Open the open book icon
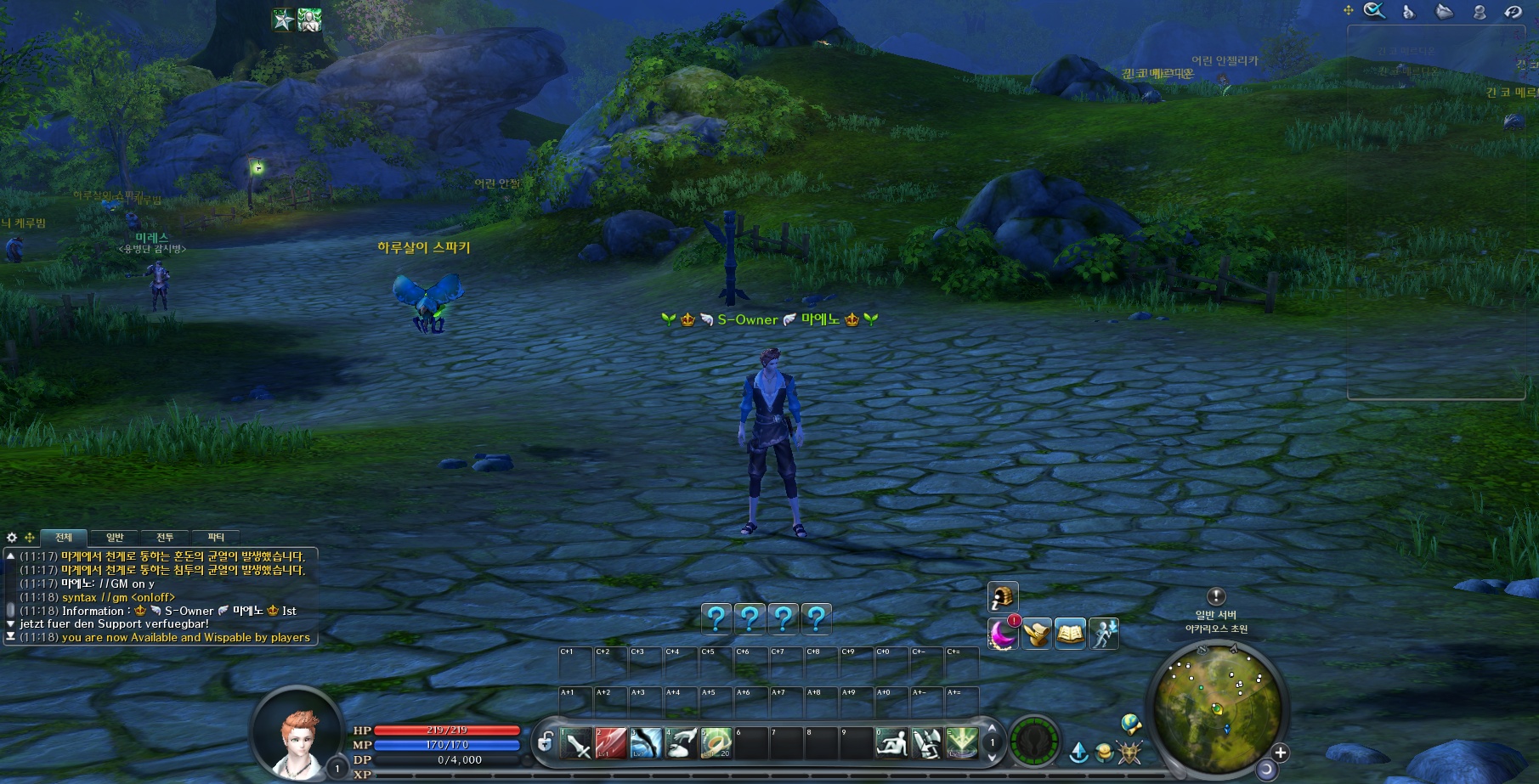Screen dimensions: 1539x784 click(x=1070, y=635)
